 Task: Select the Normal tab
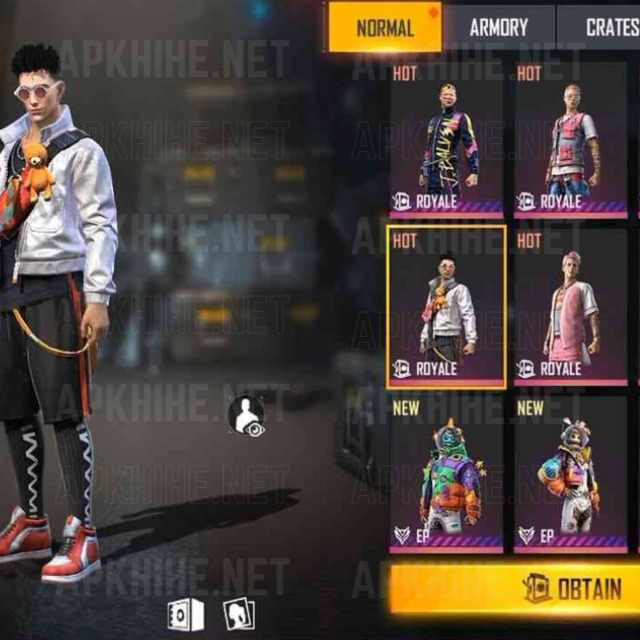click(384, 27)
